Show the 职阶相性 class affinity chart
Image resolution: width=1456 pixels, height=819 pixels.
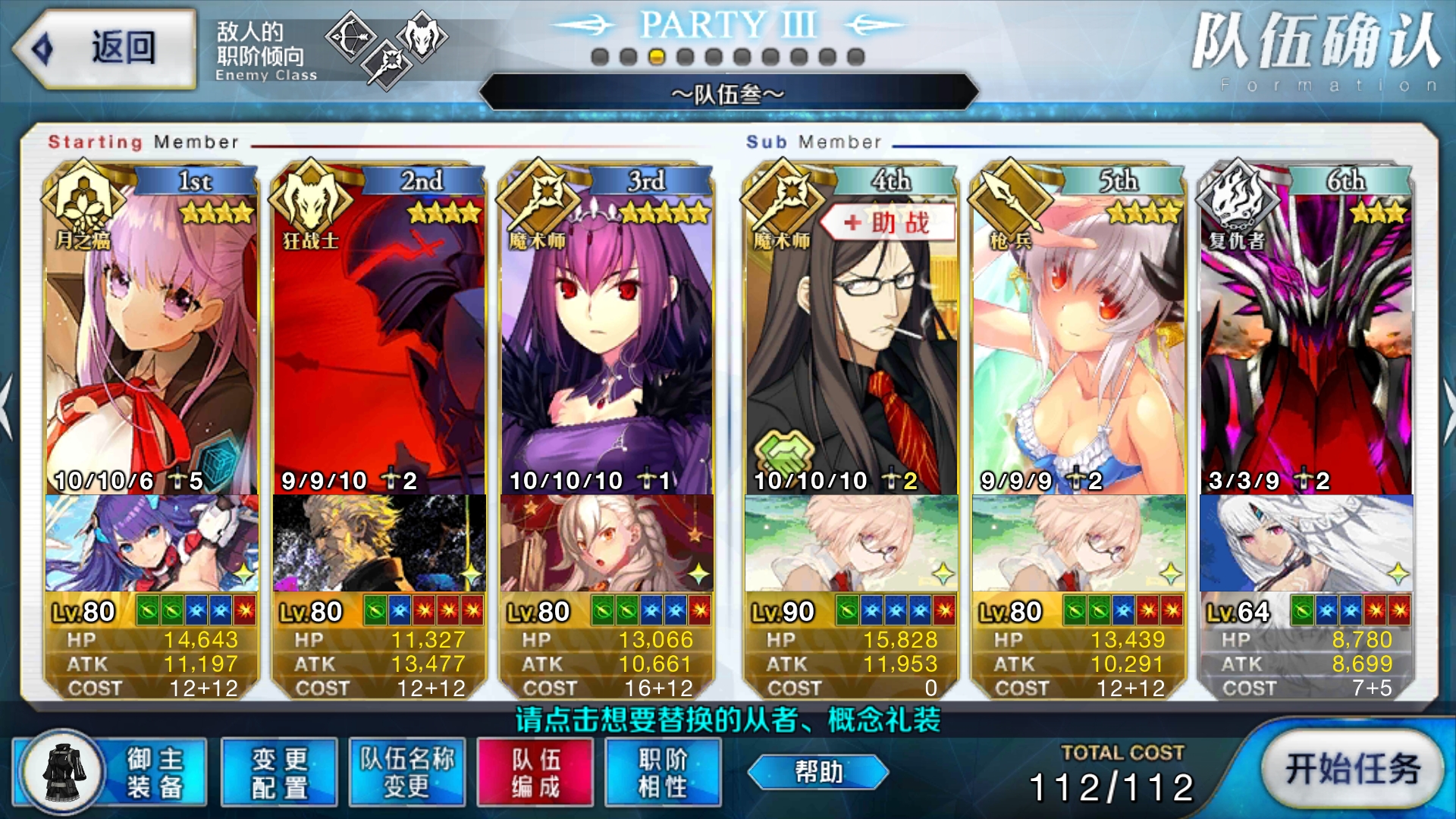[663, 772]
